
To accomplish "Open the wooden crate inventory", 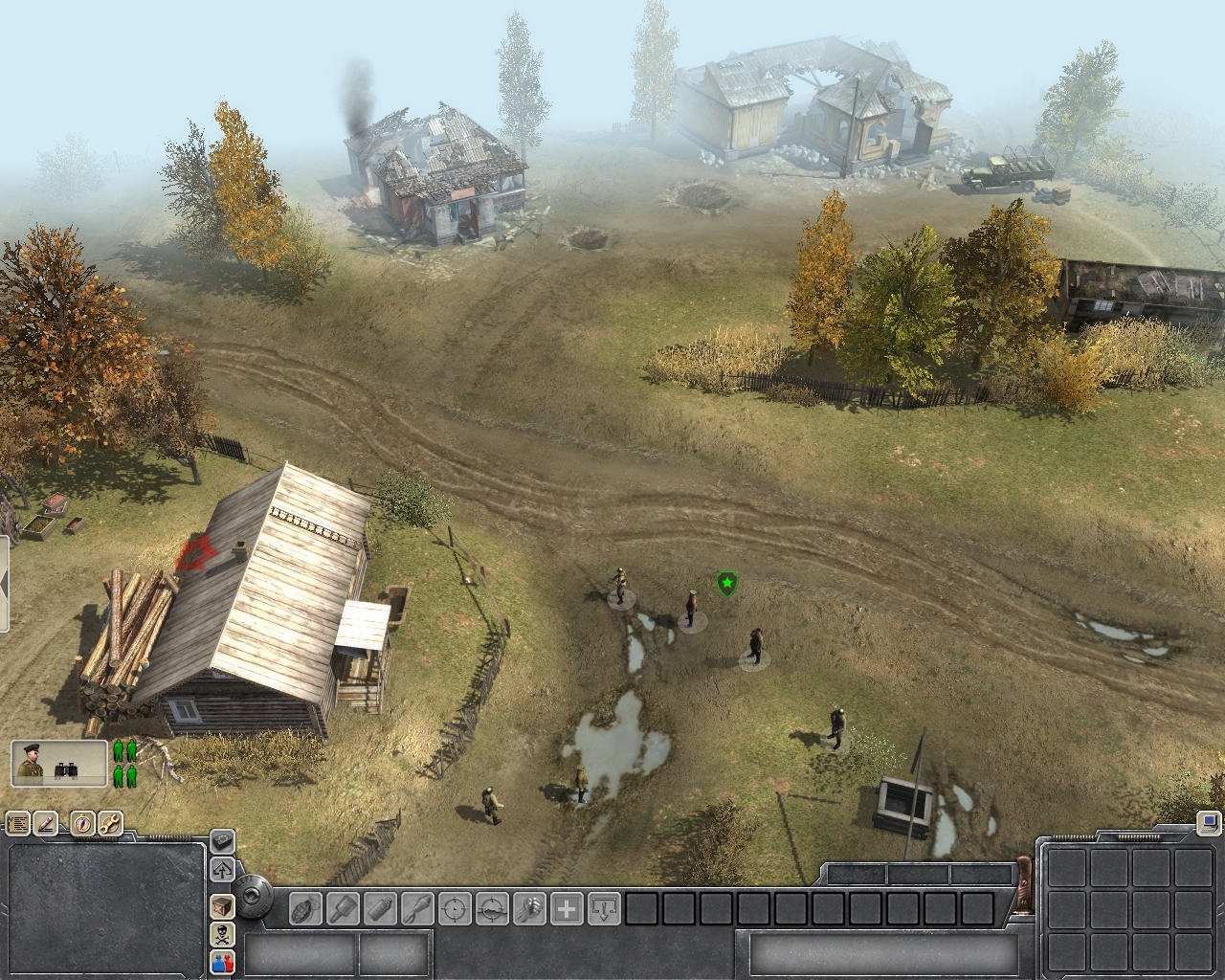I will click(222, 905).
